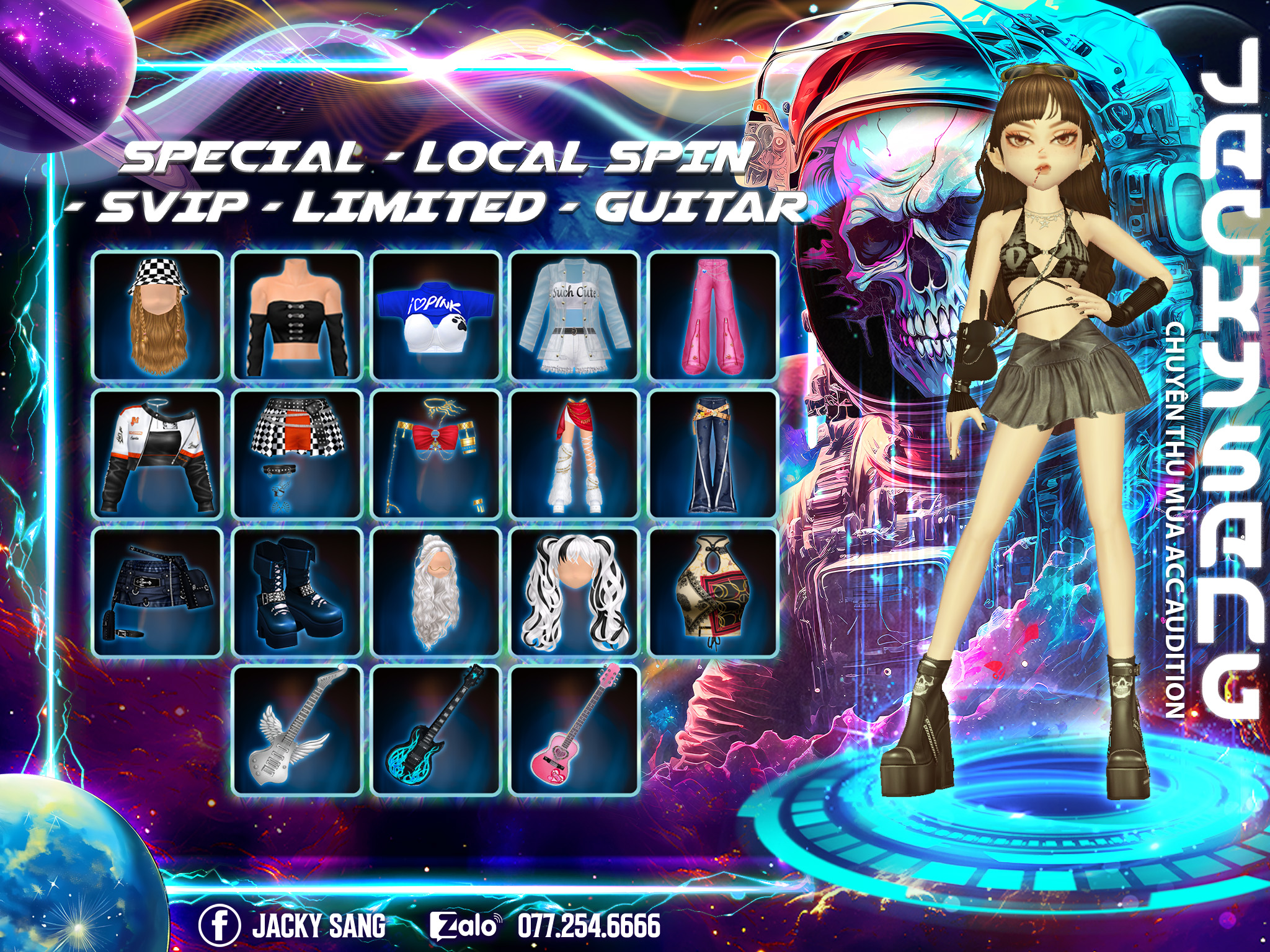Pick the checkered skirt with orange panel

(x=297, y=454)
